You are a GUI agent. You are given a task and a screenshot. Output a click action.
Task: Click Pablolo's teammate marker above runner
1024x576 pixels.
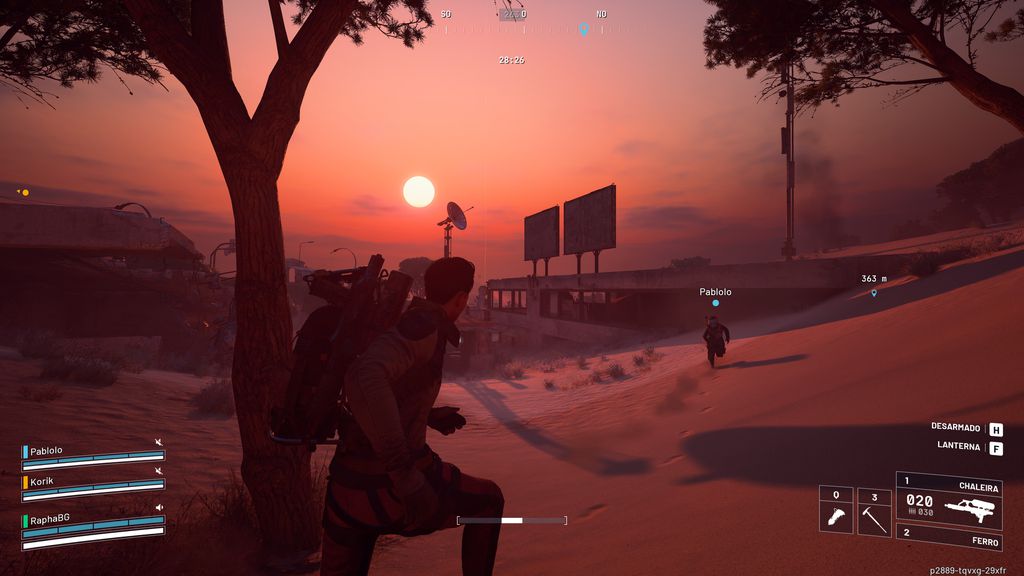(715, 302)
